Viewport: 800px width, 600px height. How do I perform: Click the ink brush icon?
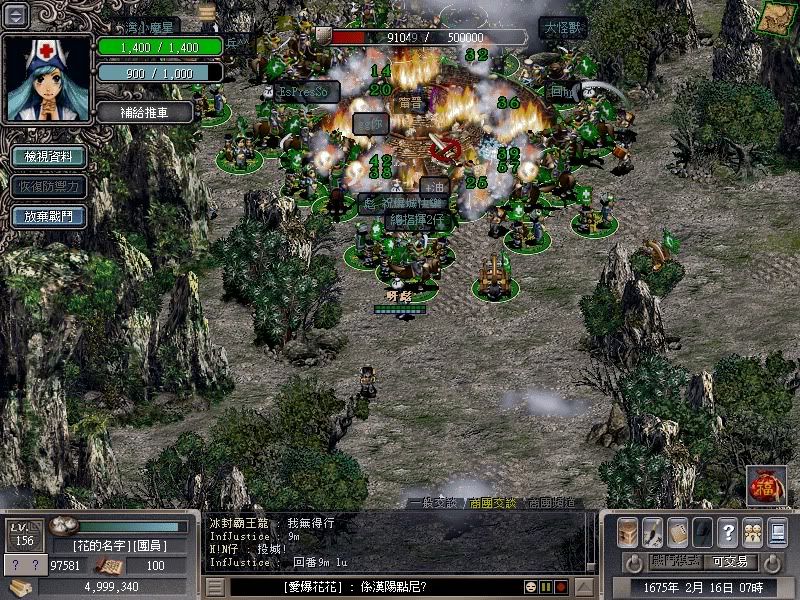(653, 532)
